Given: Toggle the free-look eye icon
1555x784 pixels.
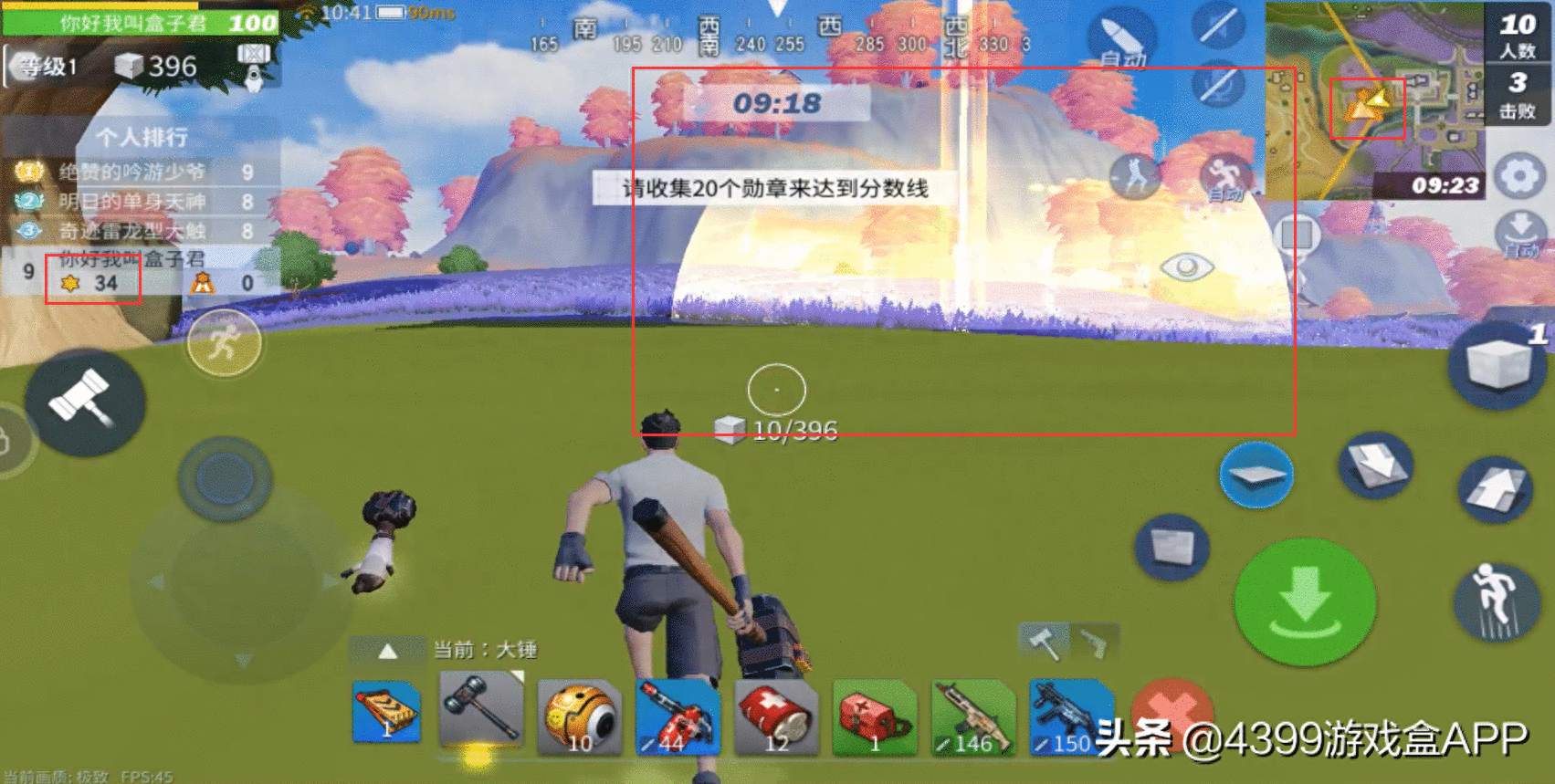Looking at the screenshot, I should [x=1185, y=267].
